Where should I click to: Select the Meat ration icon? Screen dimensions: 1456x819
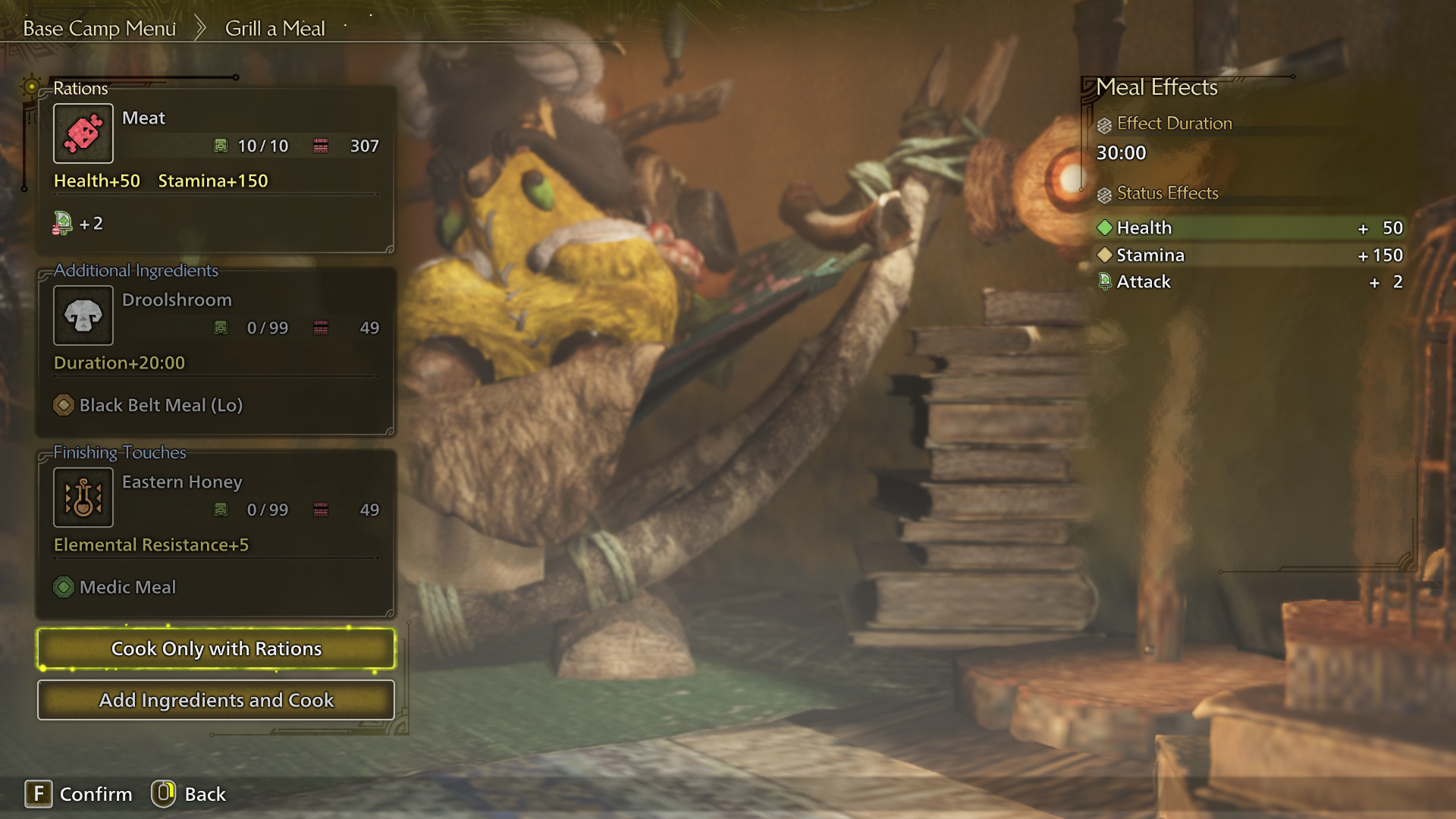(x=83, y=133)
